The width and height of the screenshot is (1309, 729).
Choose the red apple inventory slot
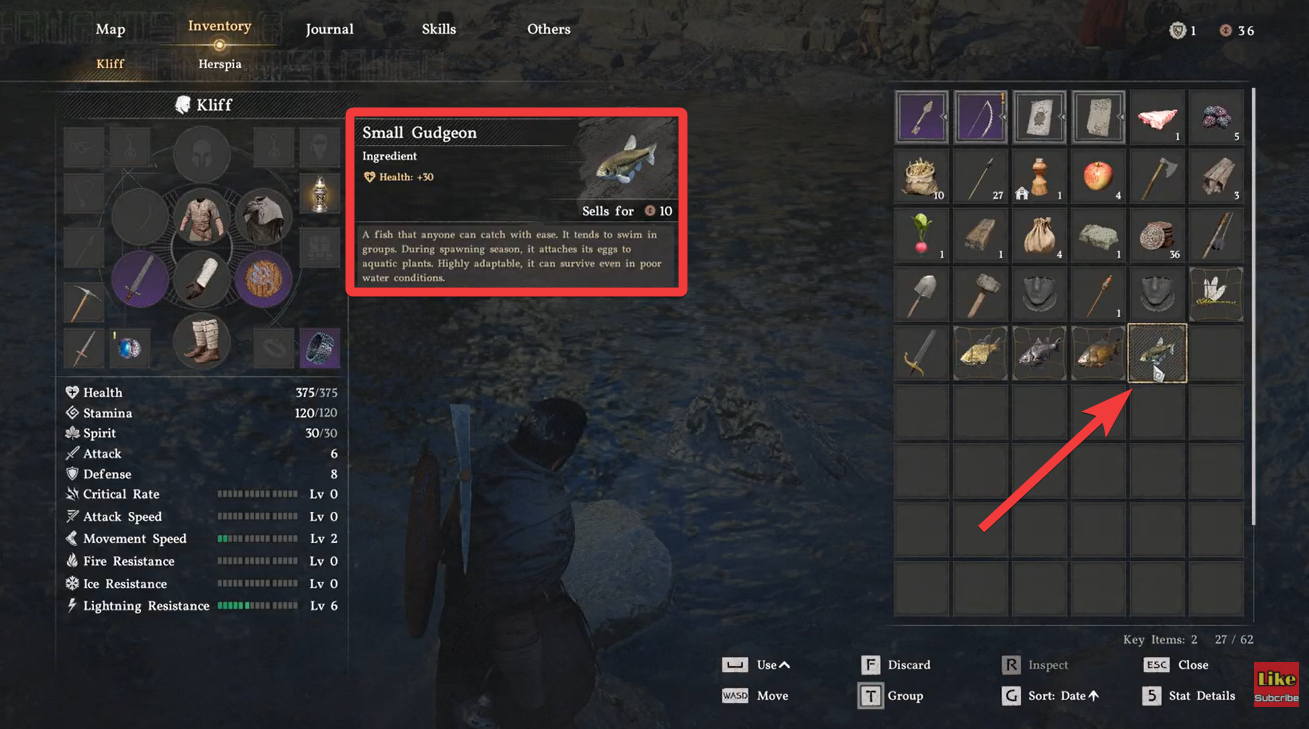pos(1098,177)
